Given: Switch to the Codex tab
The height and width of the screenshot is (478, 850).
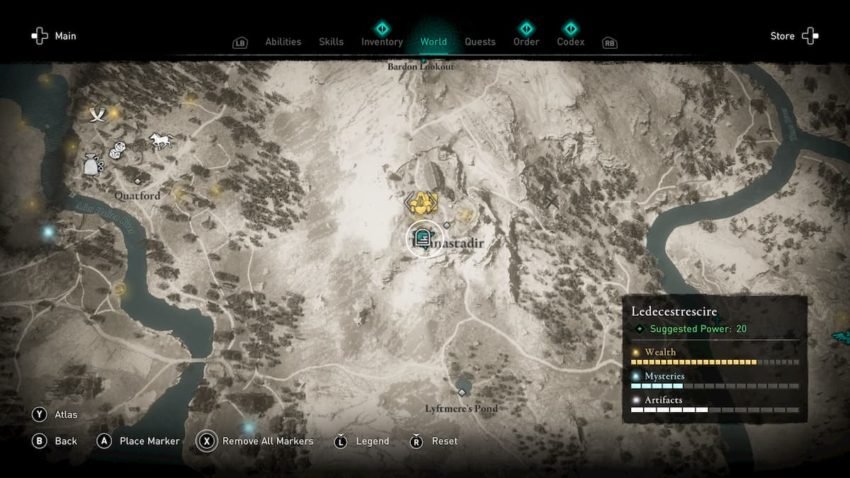Looking at the screenshot, I should pos(571,42).
